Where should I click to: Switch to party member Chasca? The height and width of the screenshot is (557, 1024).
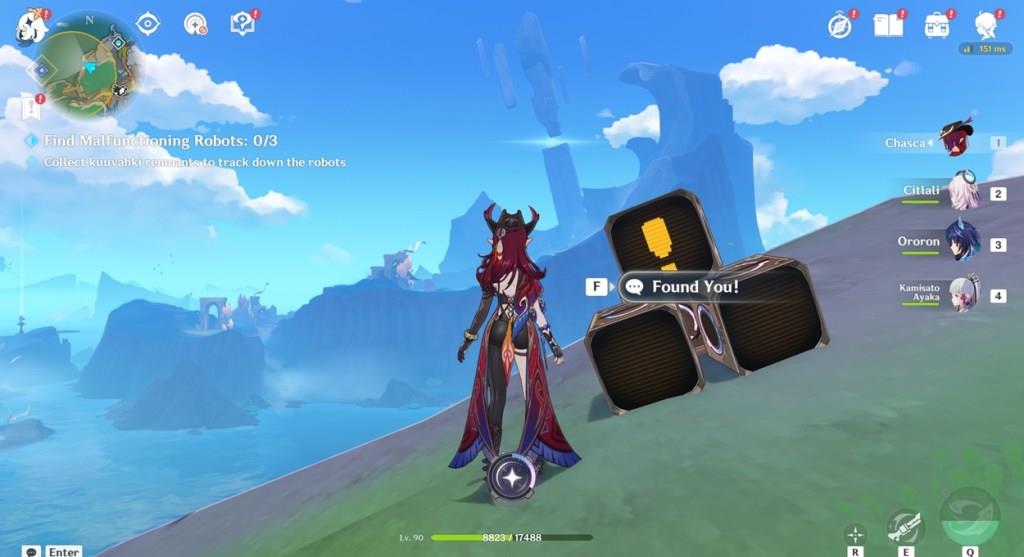957,141
